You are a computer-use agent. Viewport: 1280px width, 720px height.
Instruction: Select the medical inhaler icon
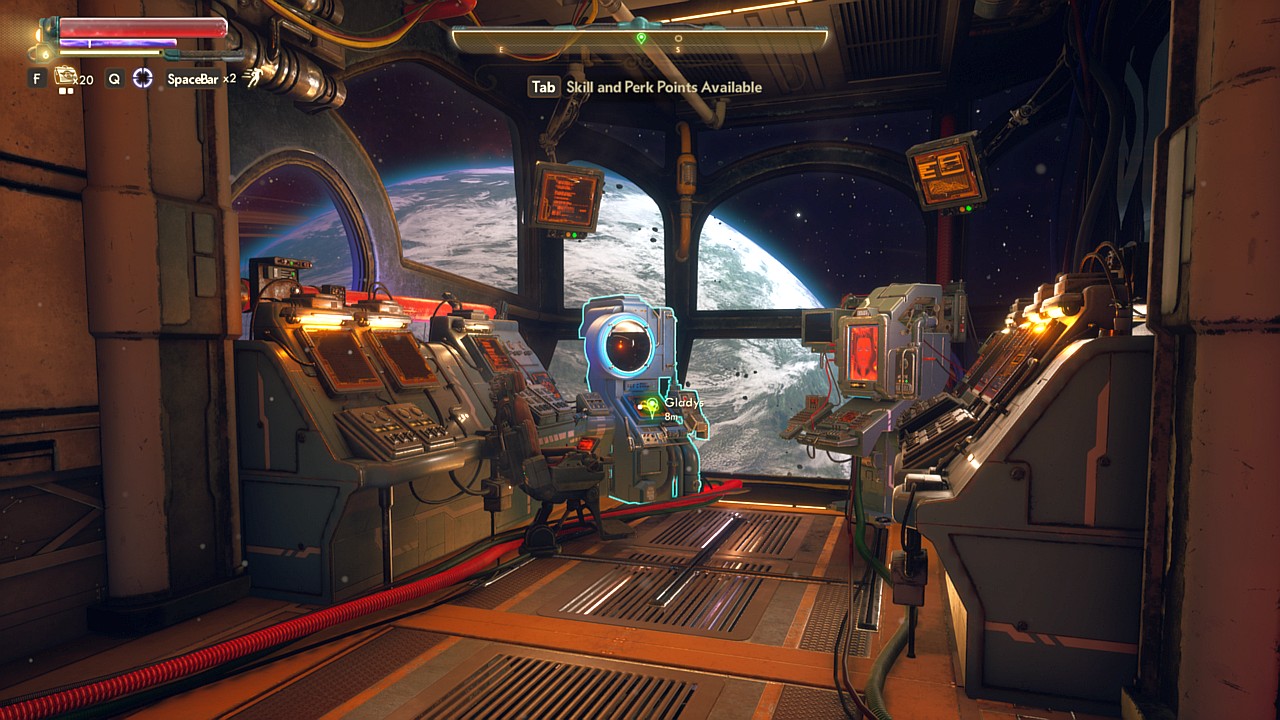click(x=66, y=75)
